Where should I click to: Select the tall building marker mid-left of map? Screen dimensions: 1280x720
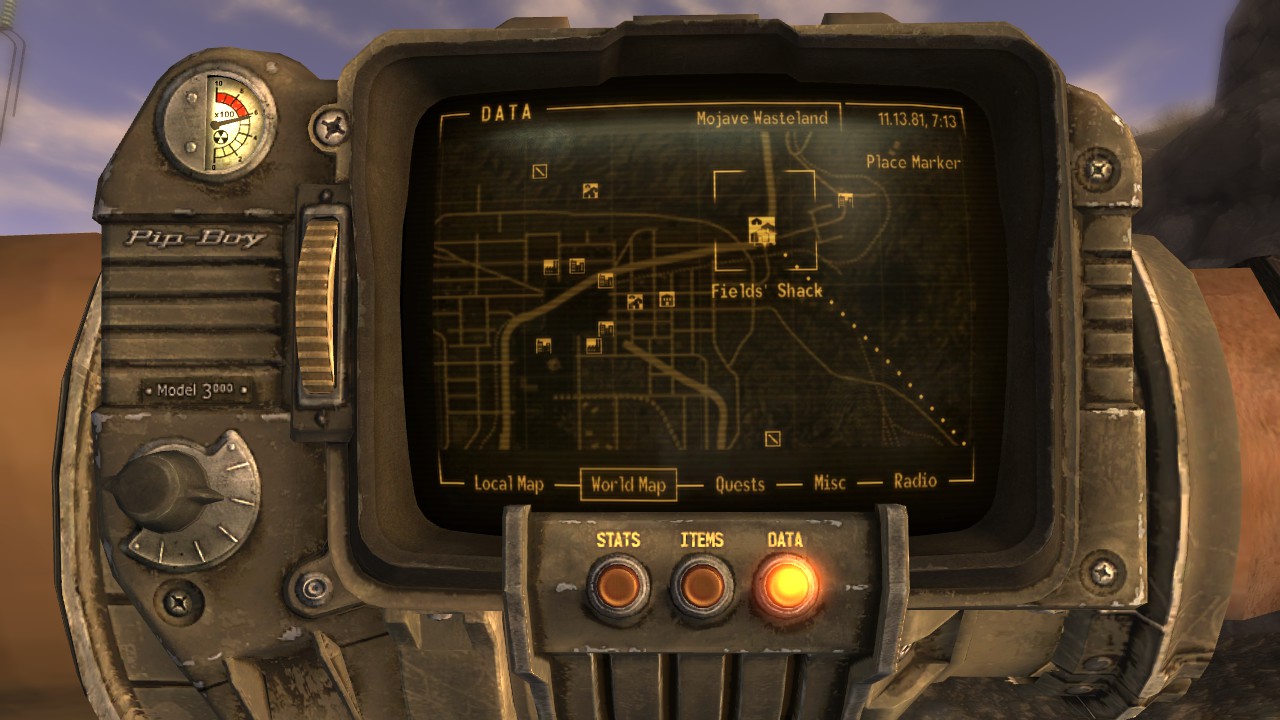tap(576, 263)
